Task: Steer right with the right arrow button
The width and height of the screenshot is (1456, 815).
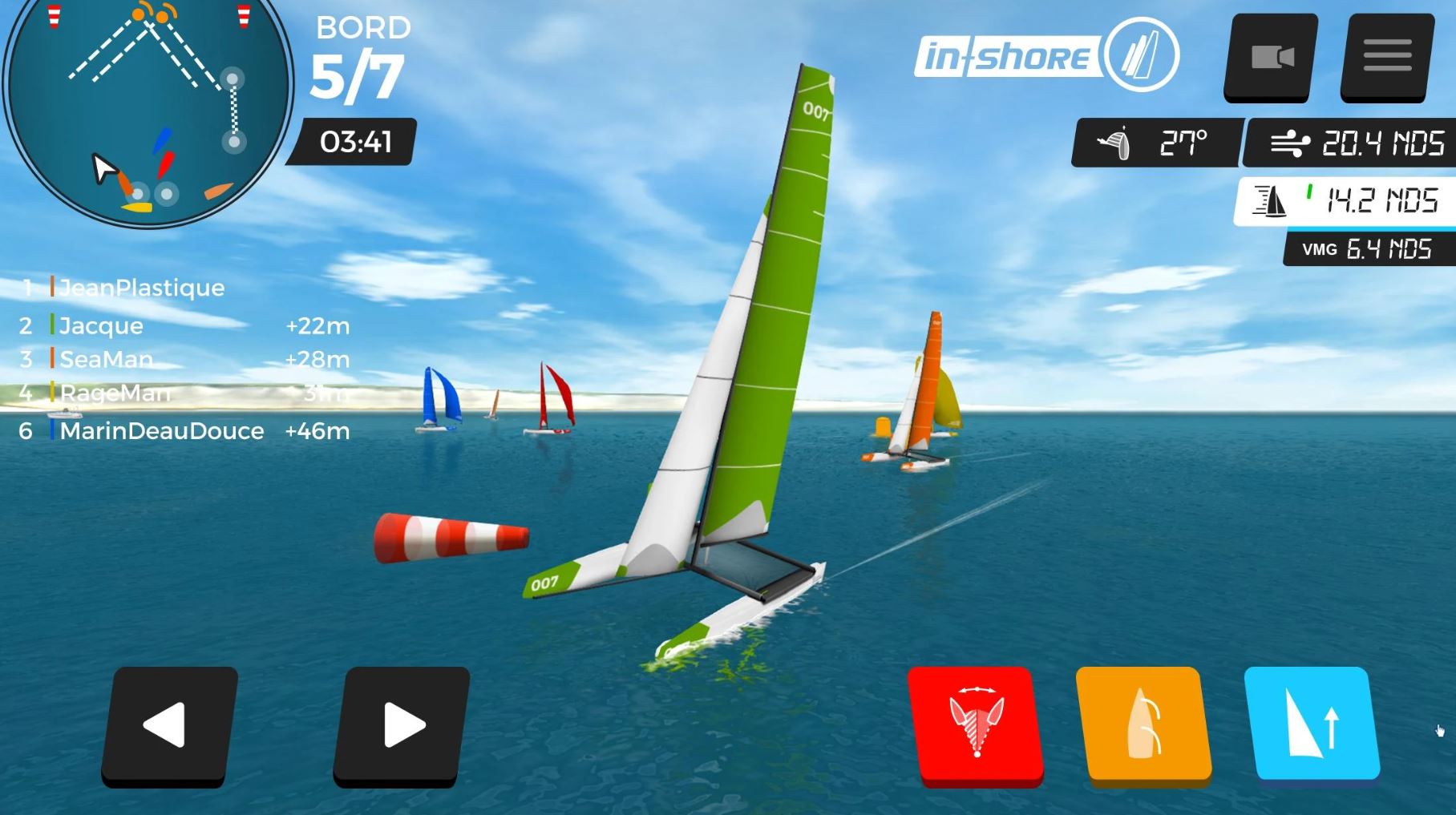Action: click(x=401, y=725)
